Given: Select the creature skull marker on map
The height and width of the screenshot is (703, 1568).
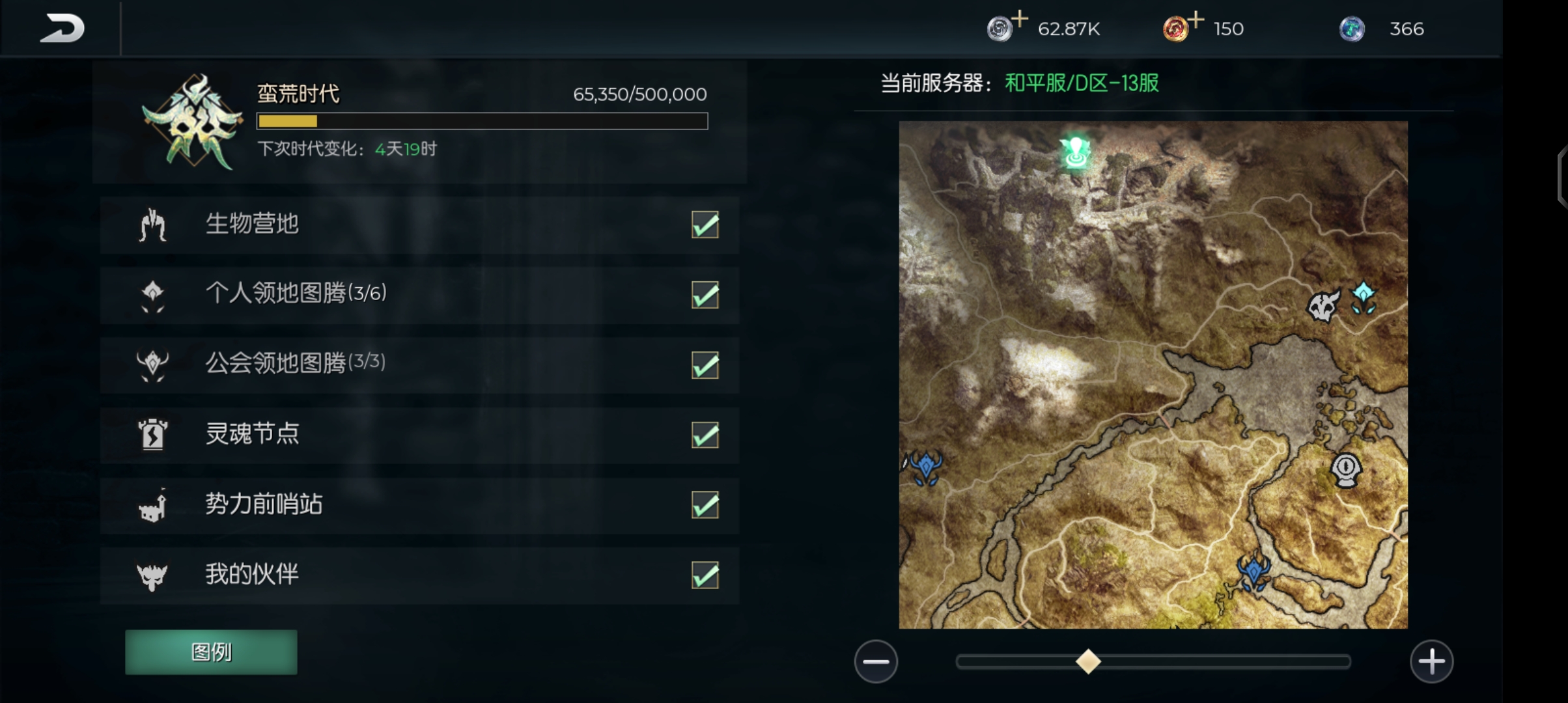Looking at the screenshot, I should click(x=1323, y=306).
